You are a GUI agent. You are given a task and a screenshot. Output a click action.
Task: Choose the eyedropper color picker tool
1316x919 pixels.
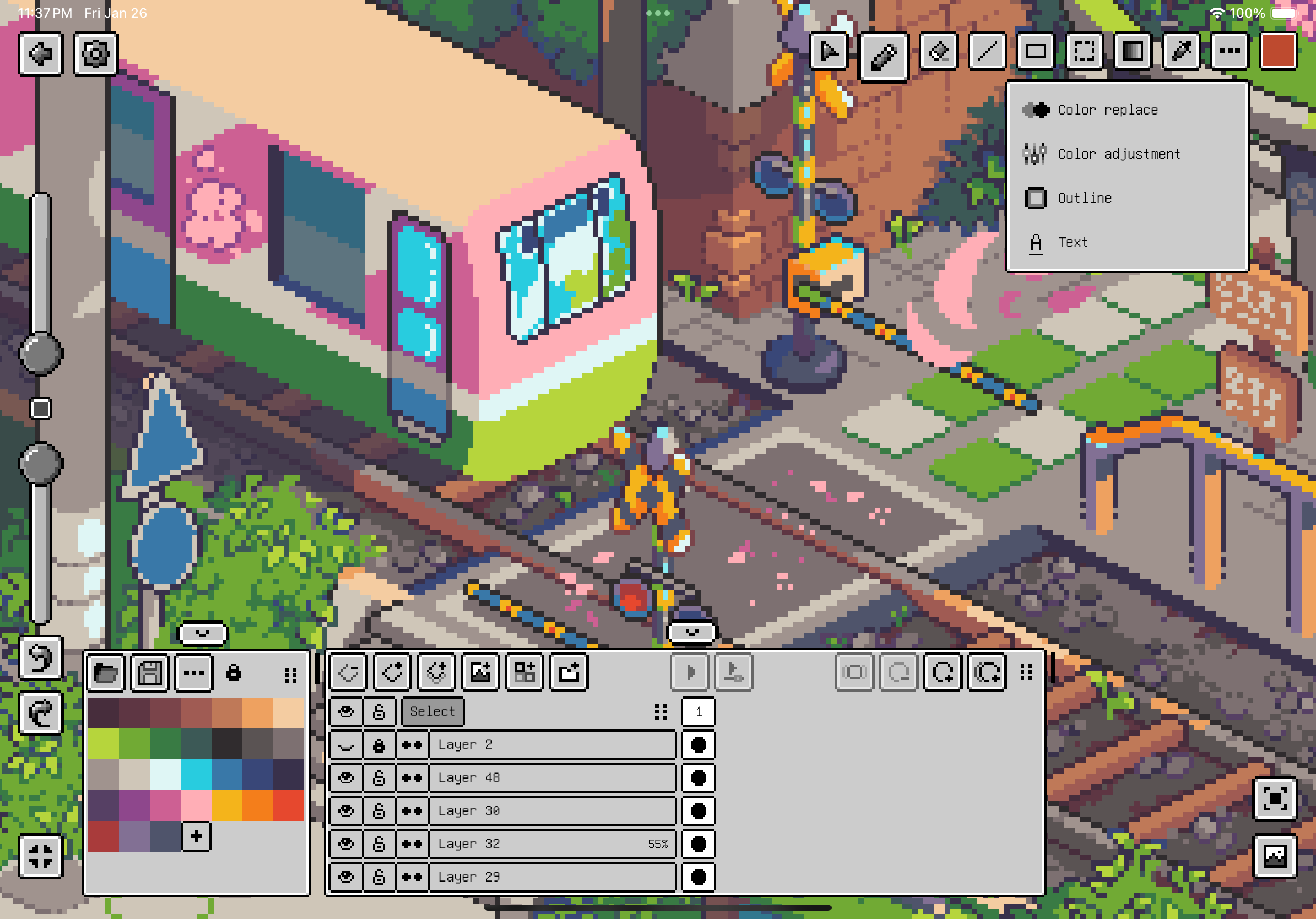pos(1181,52)
